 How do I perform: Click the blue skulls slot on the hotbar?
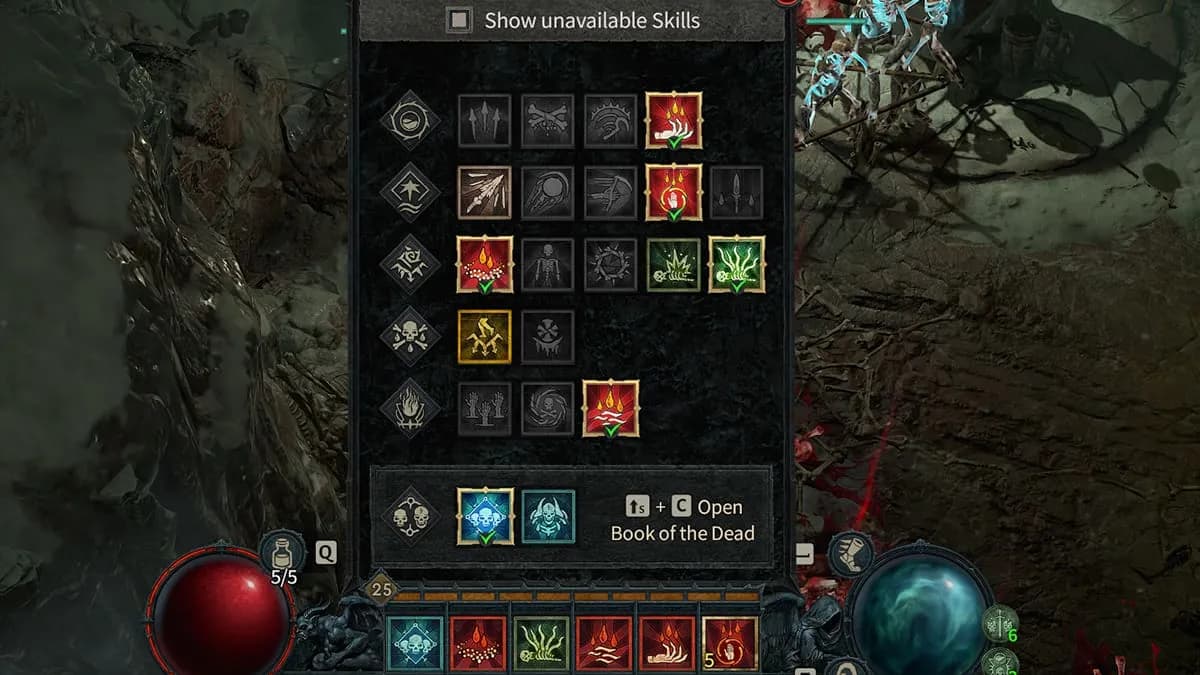pyautogui.click(x=415, y=643)
